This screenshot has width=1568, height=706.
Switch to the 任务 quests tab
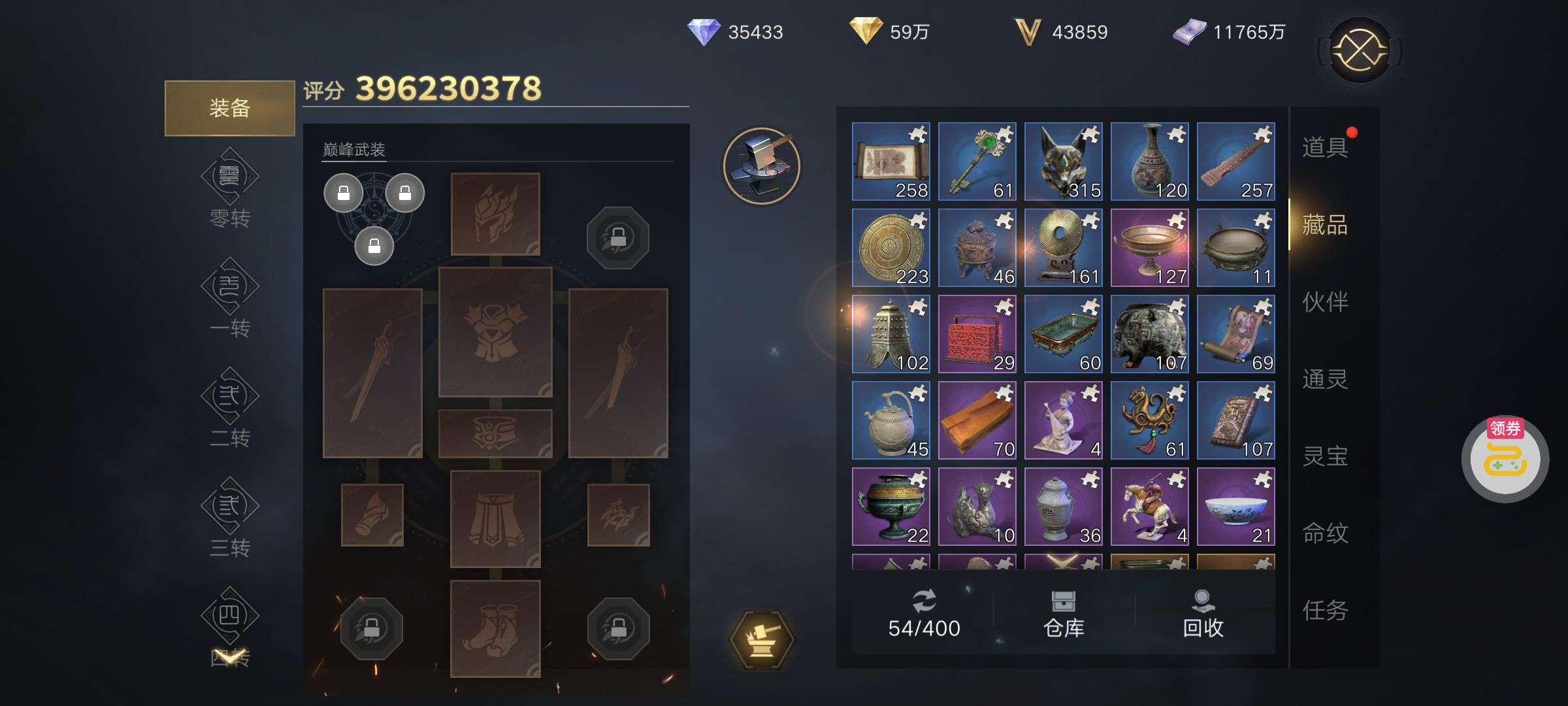point(1325,611)
